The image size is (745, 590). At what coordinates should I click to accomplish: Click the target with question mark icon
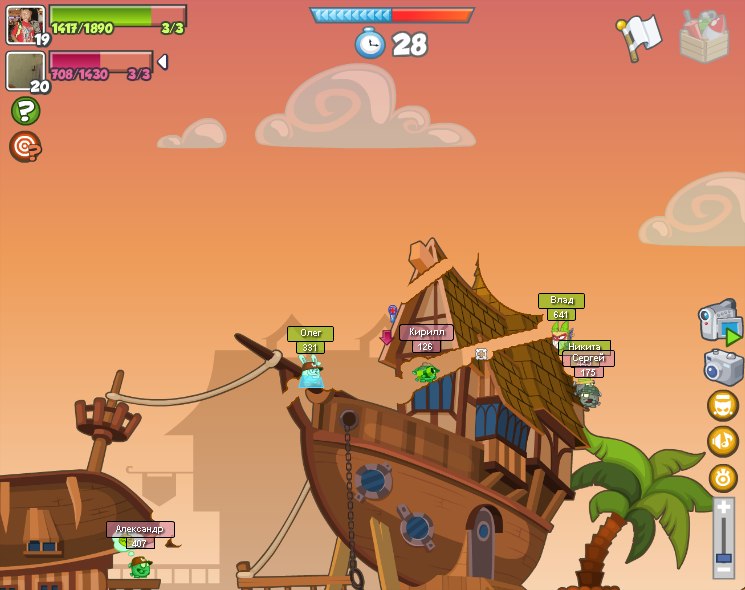(x=25, y=147)
